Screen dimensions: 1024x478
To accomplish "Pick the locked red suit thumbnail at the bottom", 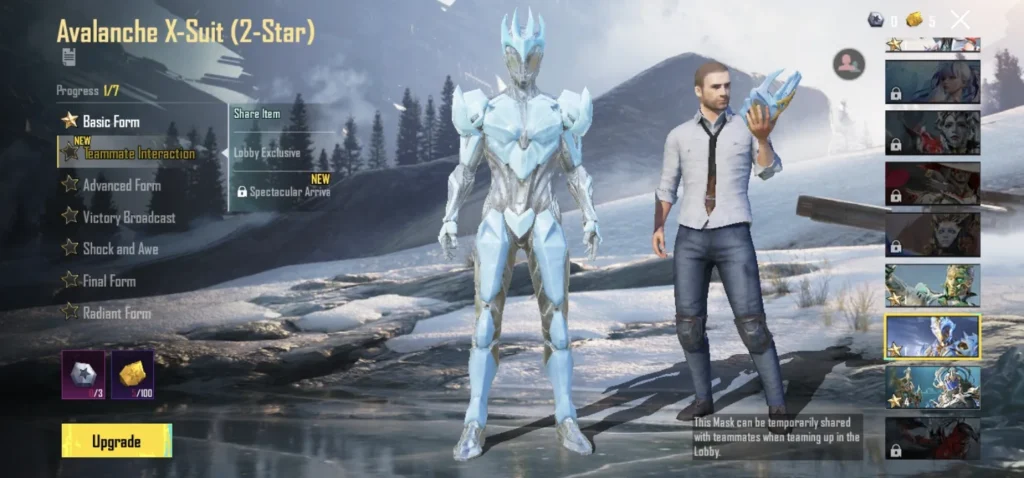I will tap(932, 438).
